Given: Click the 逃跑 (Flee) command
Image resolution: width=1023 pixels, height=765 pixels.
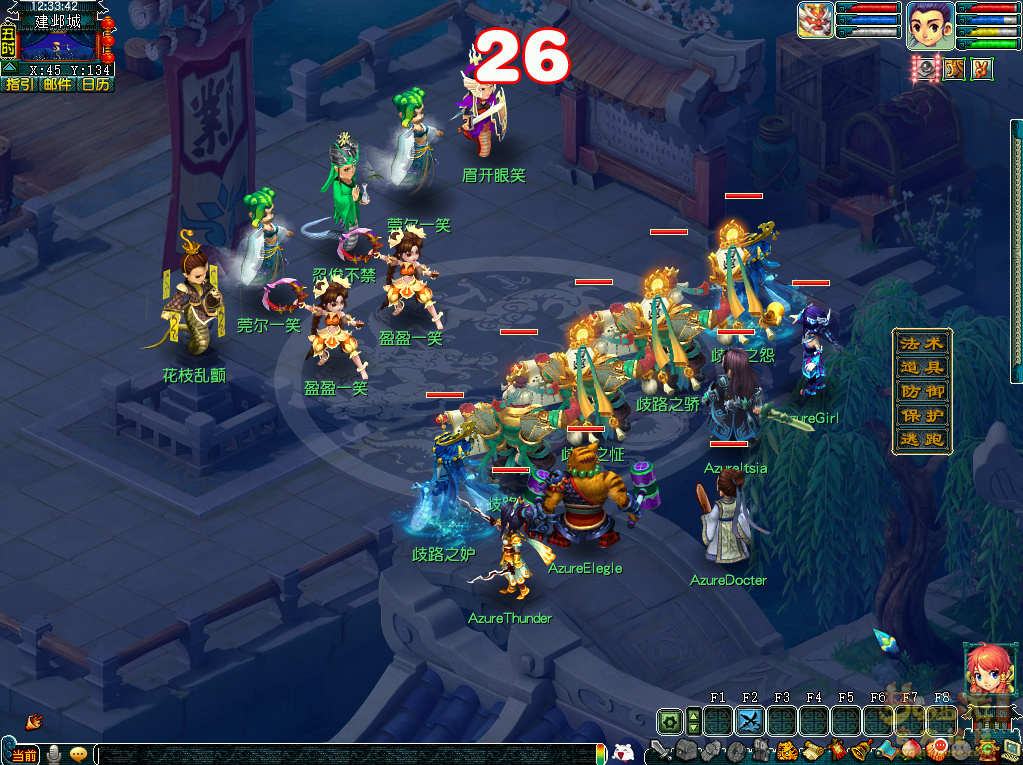Looking at the screenshot, I should [x=921, y=440].
